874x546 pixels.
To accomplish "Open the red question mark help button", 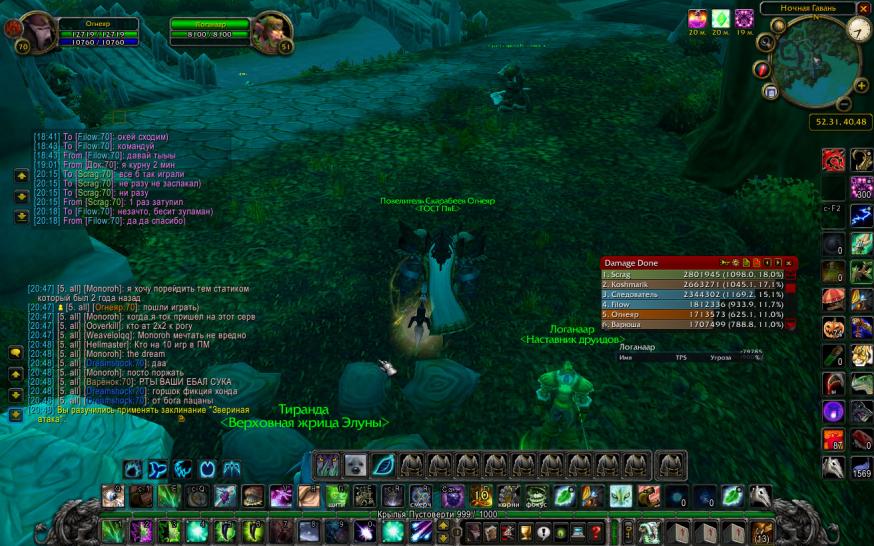I will click(596, 532).
